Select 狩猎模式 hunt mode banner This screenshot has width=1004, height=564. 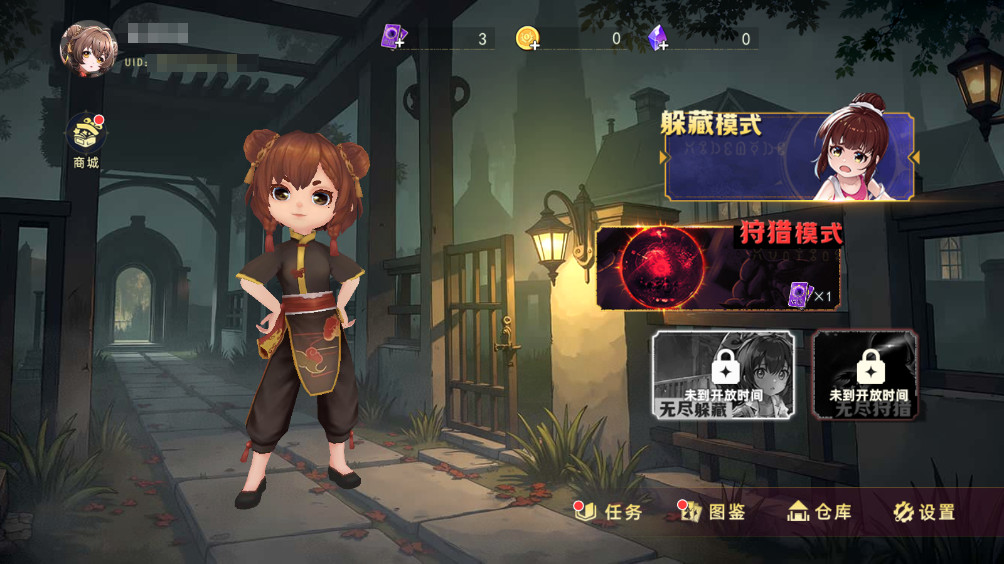click(719, 267)
